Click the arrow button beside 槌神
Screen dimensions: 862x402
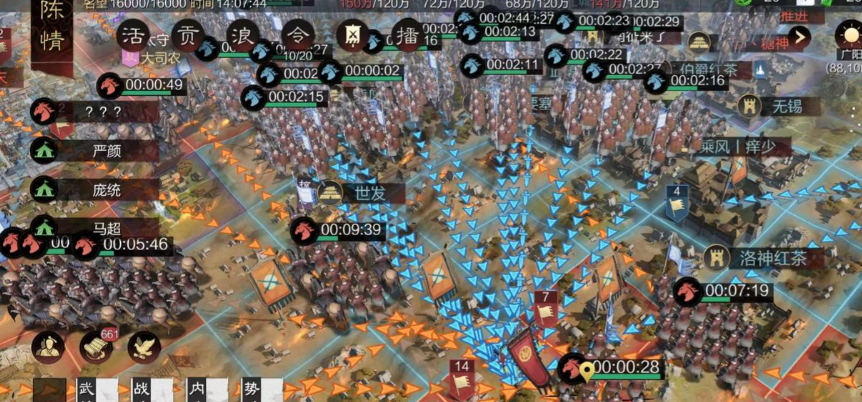click(x=799, y=40)
